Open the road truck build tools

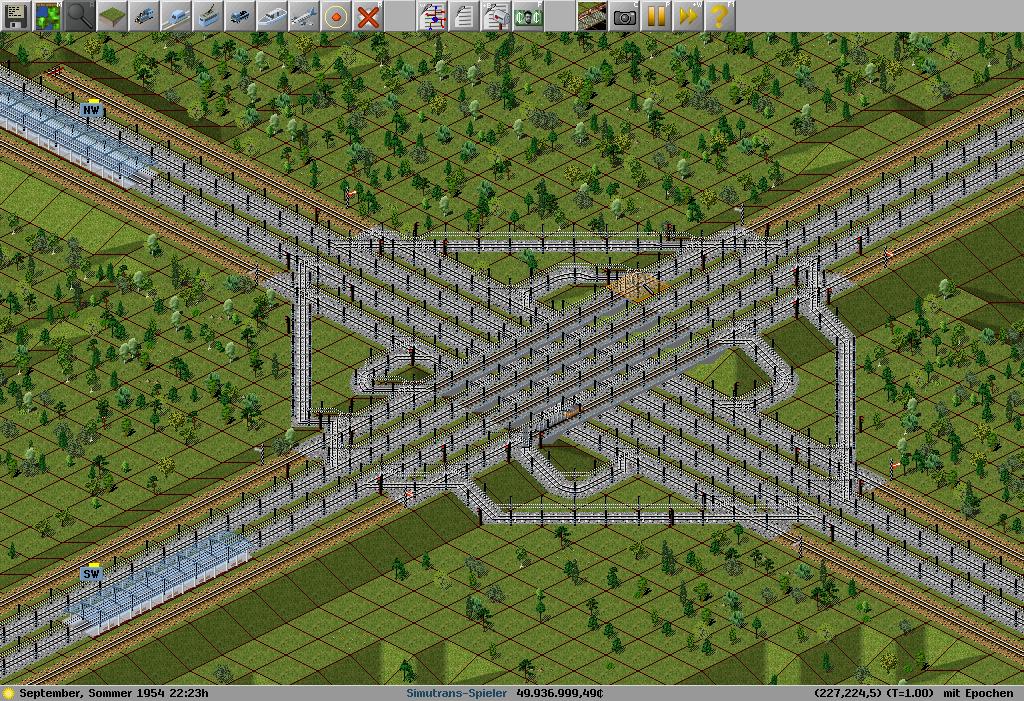[239, 15]
